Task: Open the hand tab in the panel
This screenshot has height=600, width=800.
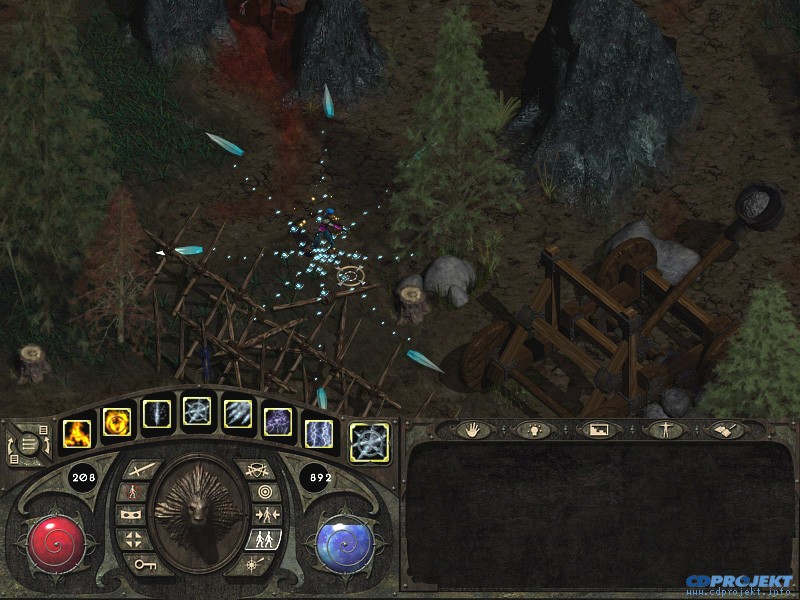Action: [x=473, y=430]
